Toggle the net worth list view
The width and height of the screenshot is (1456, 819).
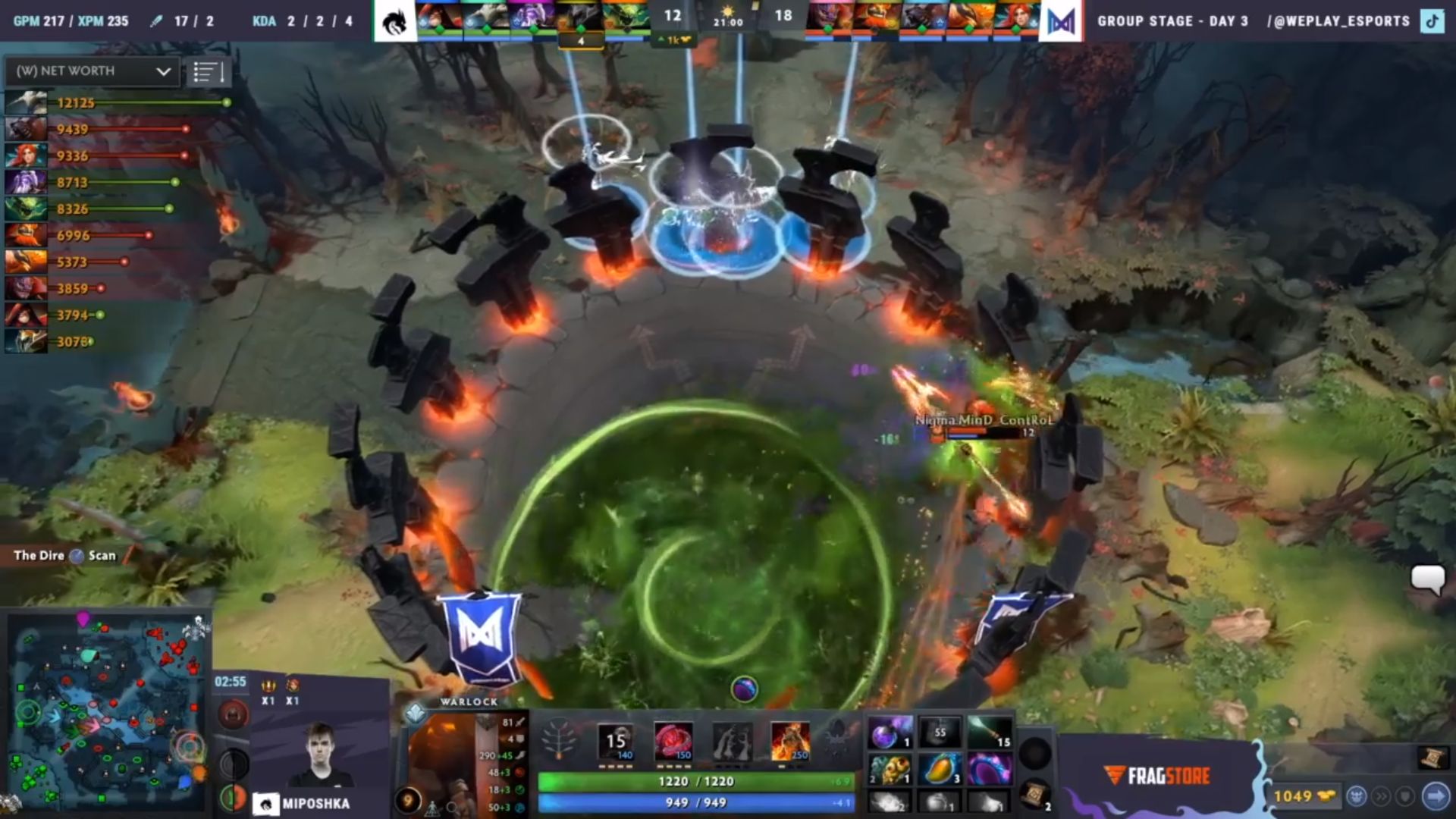click(209, 71)
